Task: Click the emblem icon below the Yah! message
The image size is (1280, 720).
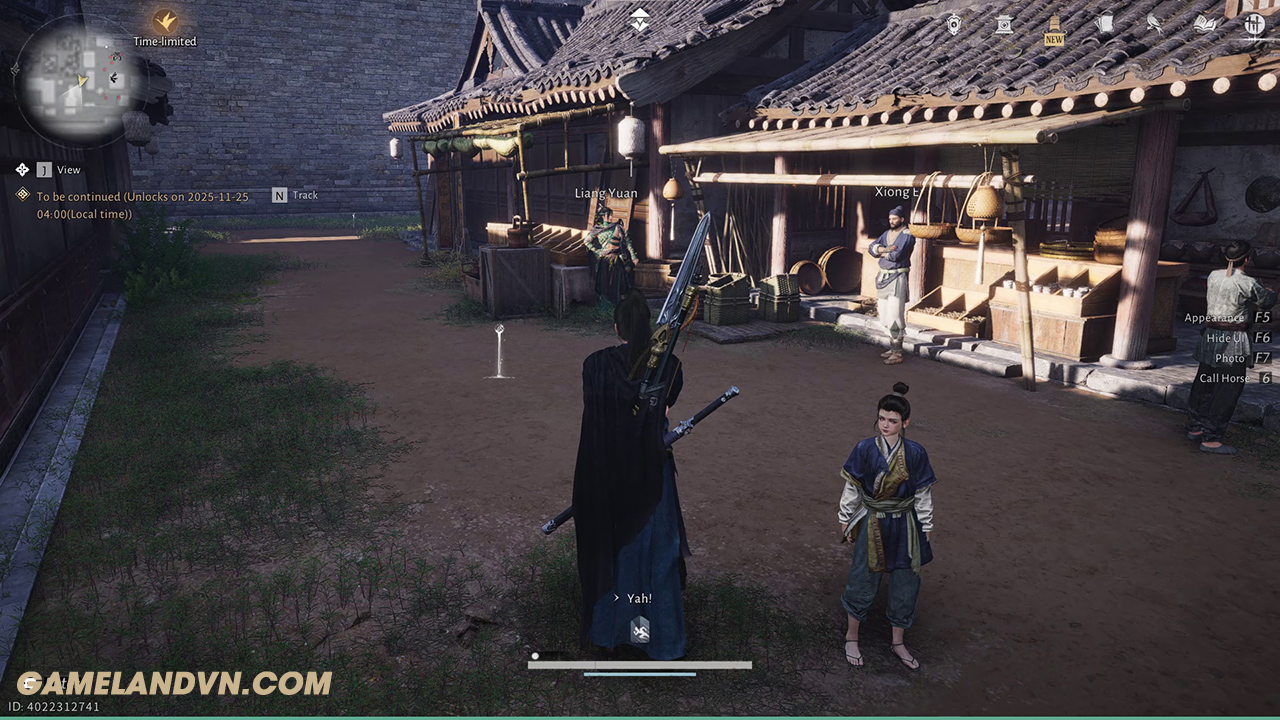Action: pos(640,629)
